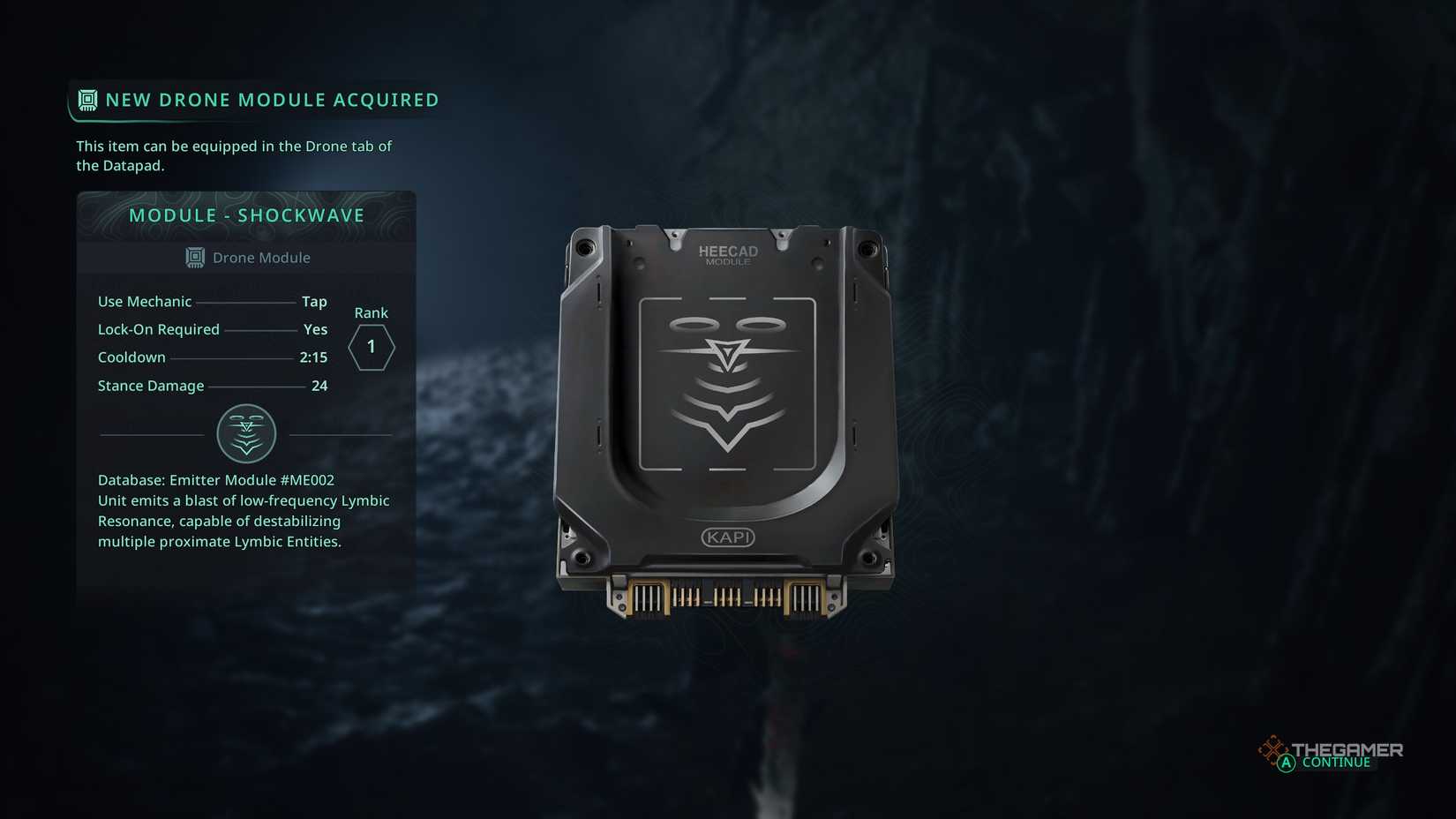Click the drone module icon beside the acquisition header

[x=86, y=100]
